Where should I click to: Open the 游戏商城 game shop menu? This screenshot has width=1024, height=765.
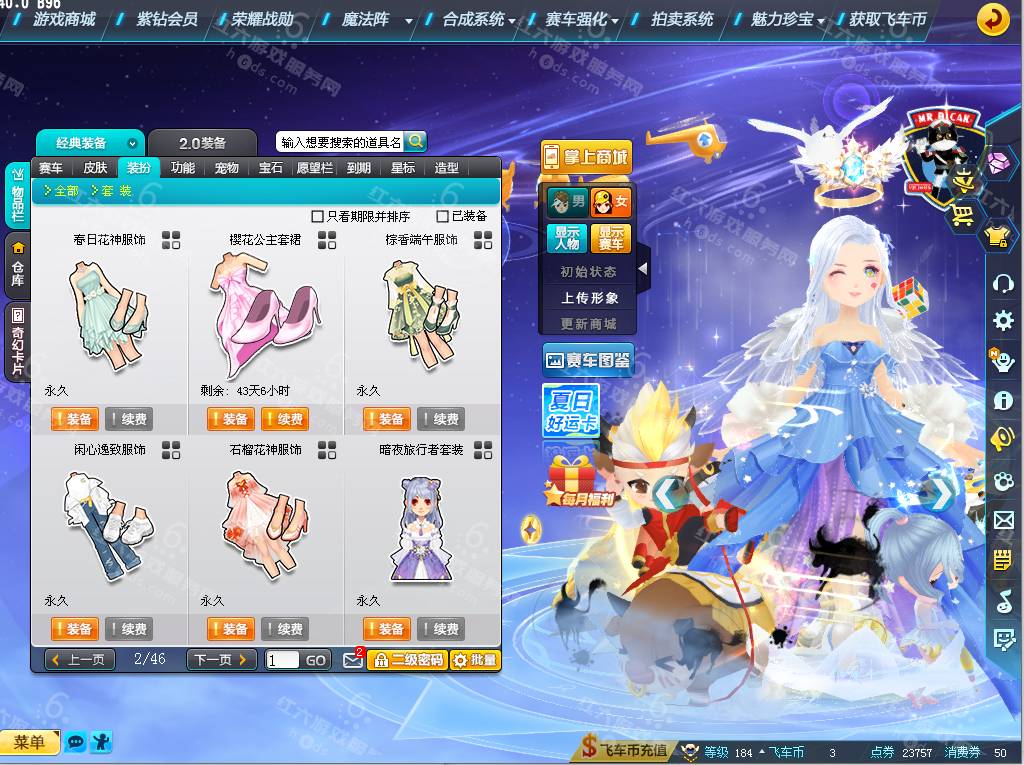64,19
